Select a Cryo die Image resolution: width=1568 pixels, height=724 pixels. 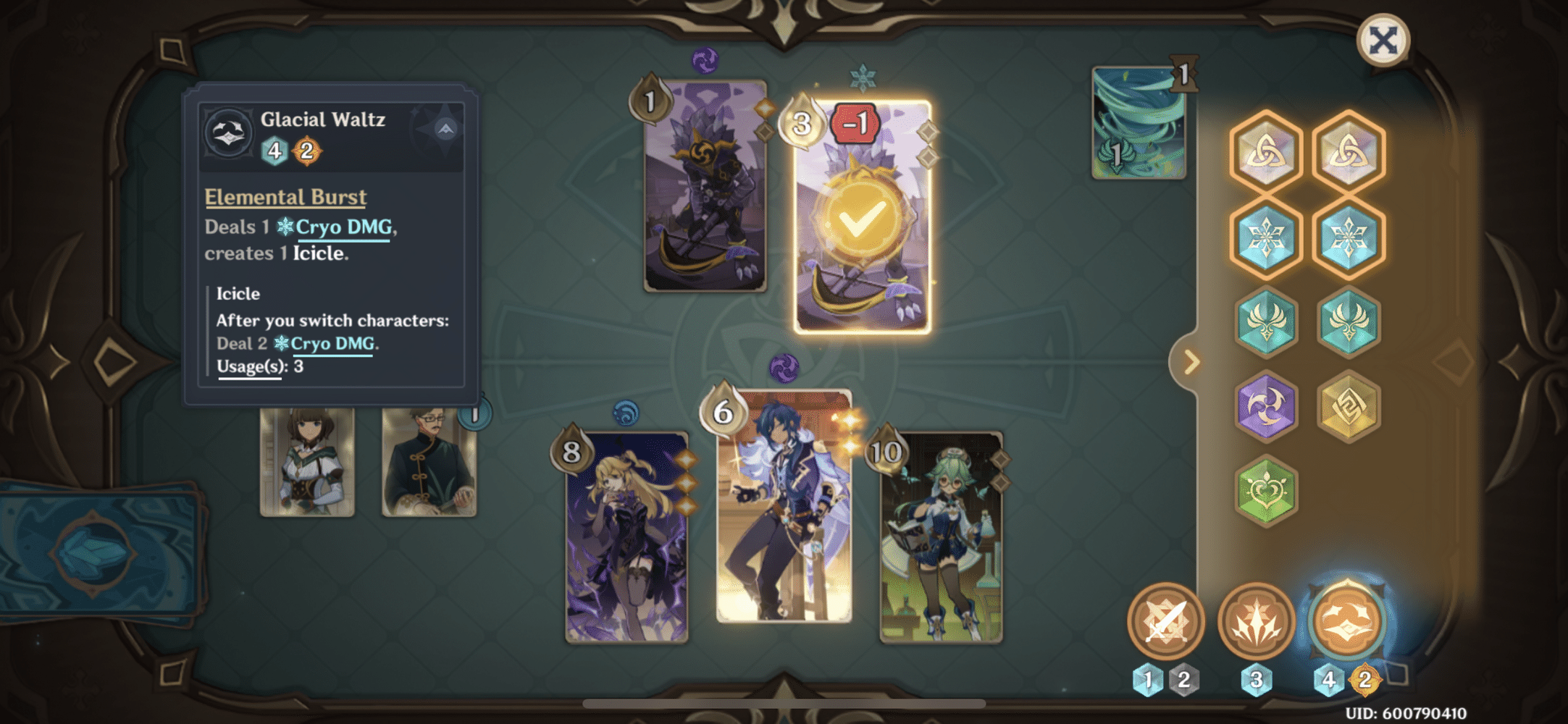1266,237
